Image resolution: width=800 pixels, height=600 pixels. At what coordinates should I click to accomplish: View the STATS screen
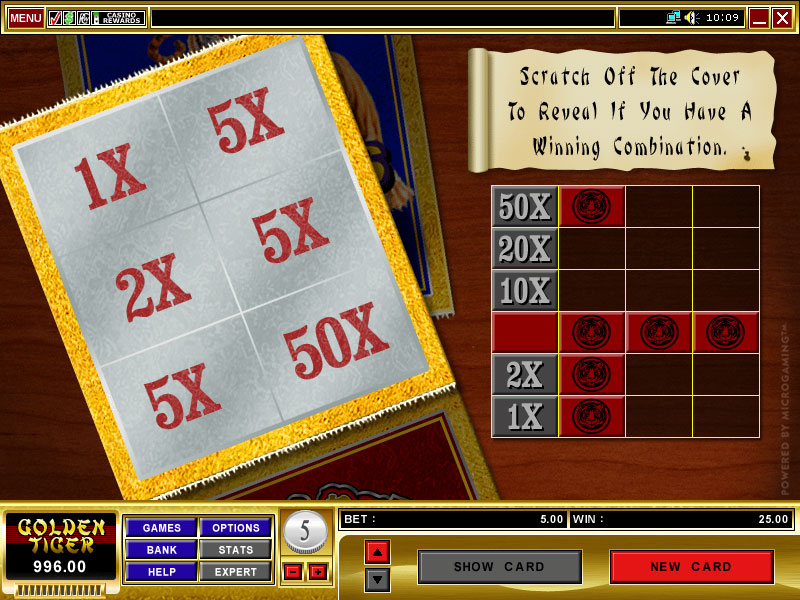tap(236, 550)
